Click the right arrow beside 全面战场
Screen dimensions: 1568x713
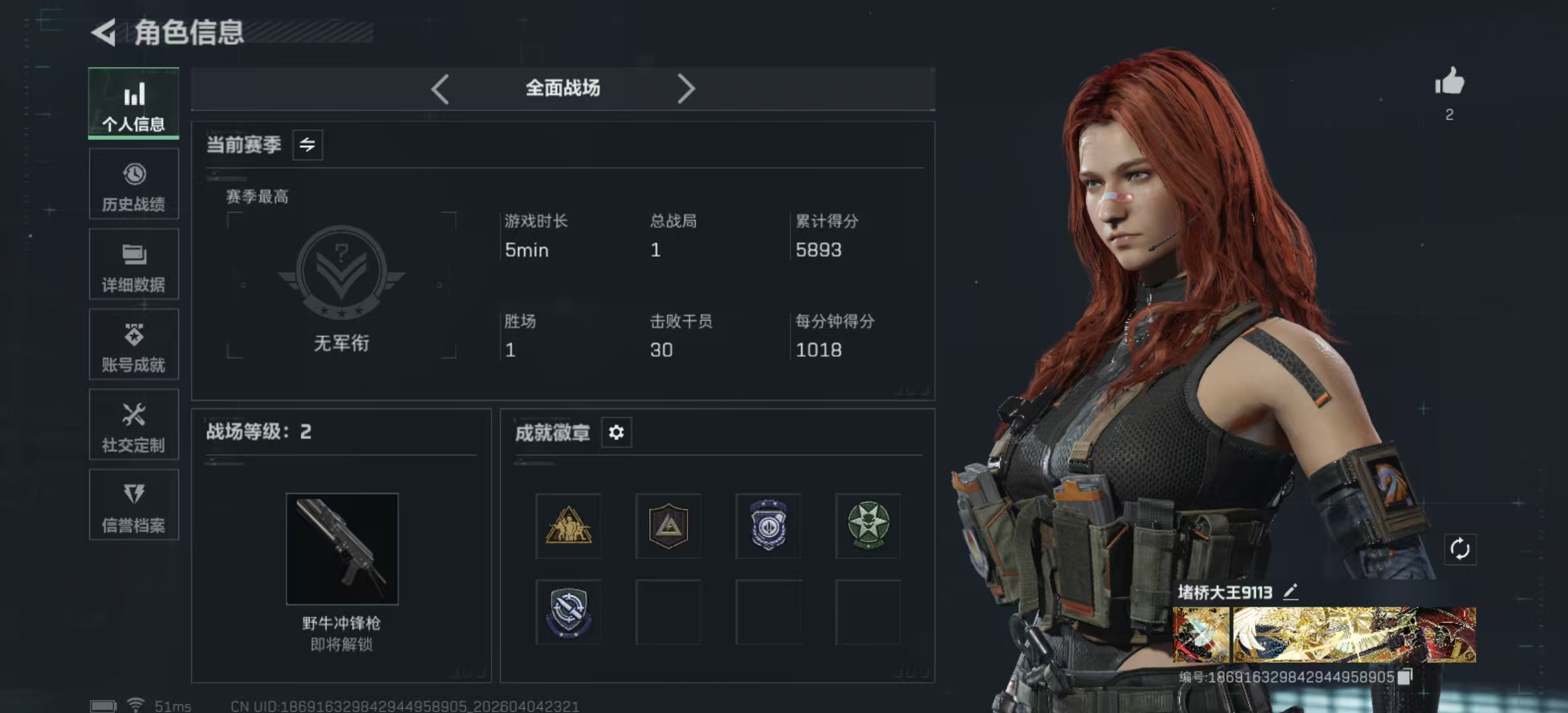coord(686,88)
